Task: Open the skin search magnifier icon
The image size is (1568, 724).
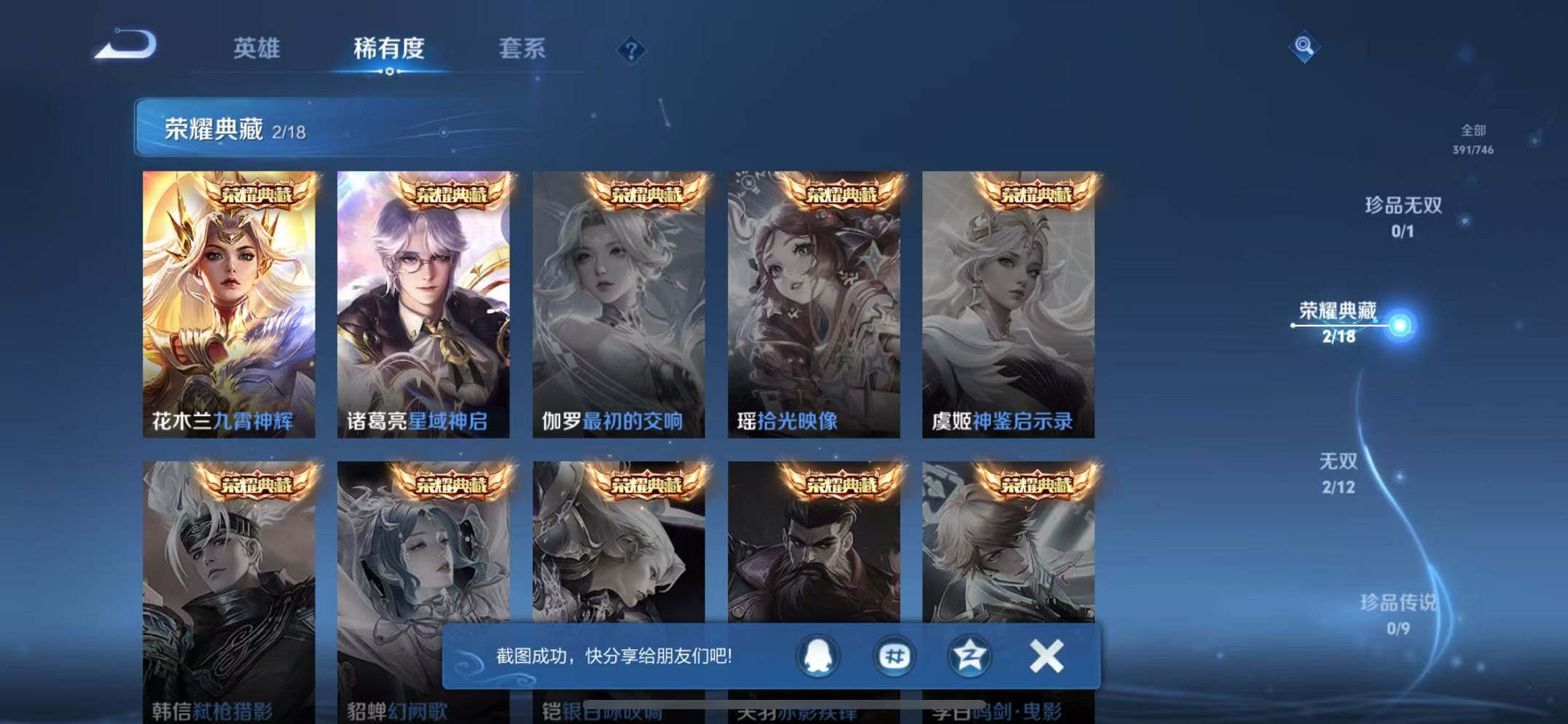Action: [1304, 46]
